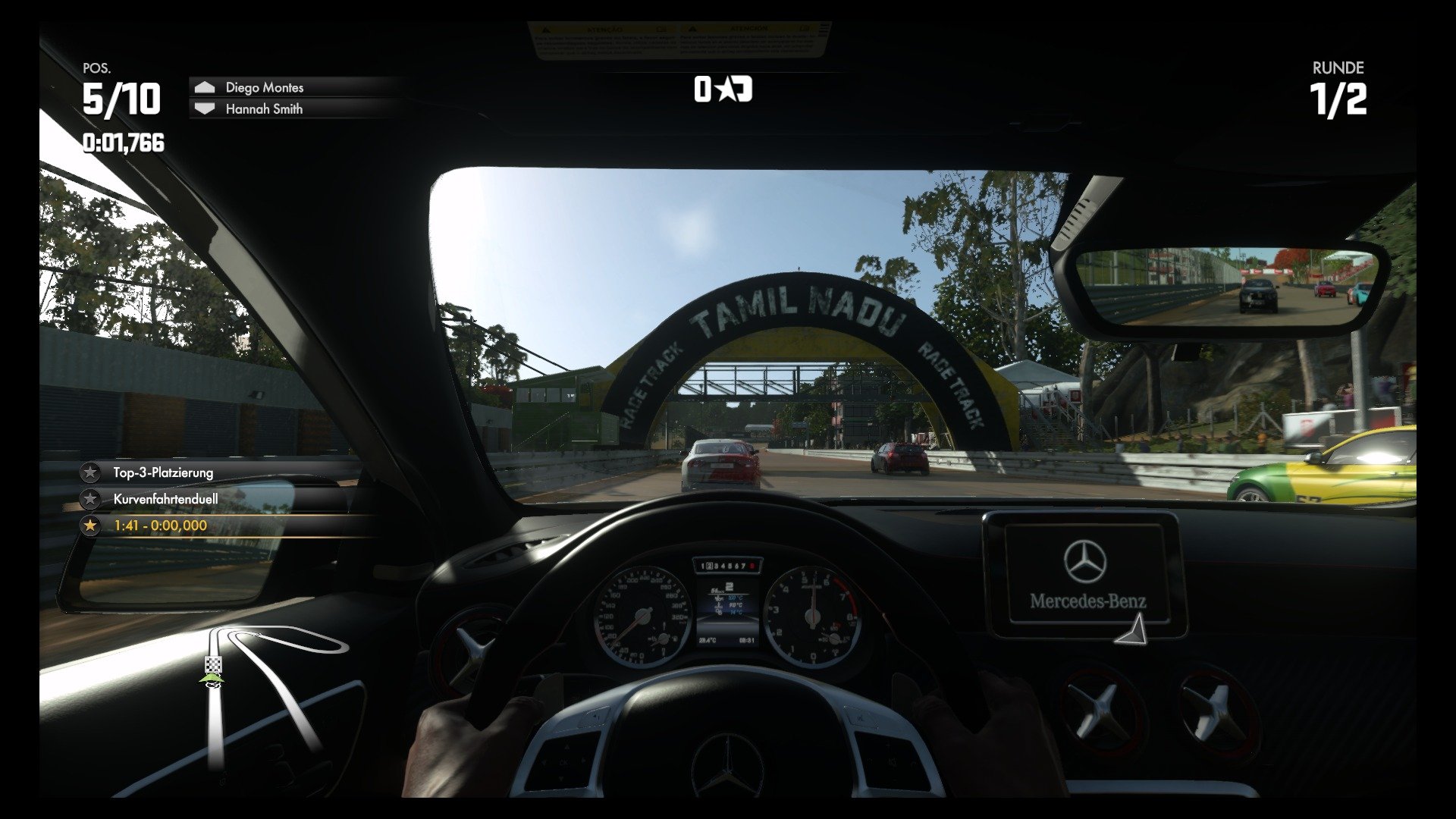1456x819 pixels.
Task: Expand the Hannah Smith rival entry
Action: click(264, 109)
